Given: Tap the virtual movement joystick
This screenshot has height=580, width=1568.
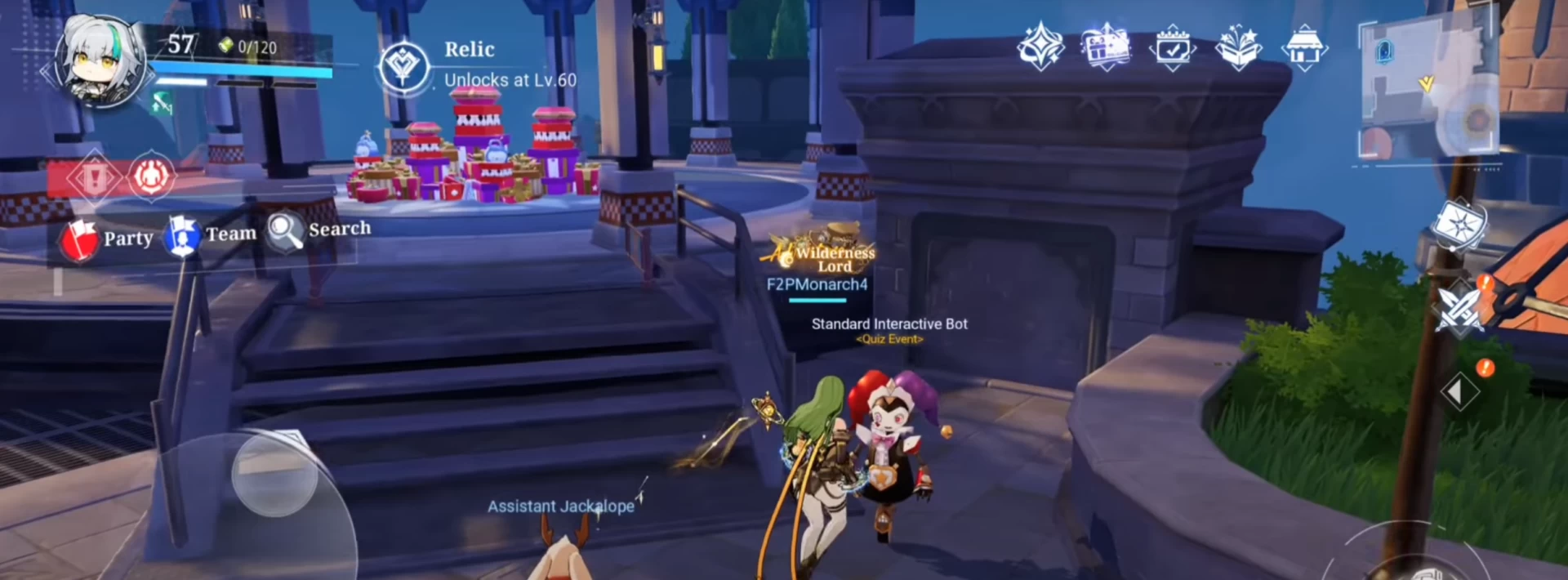Looking at the screenshot, I should 274,474.
